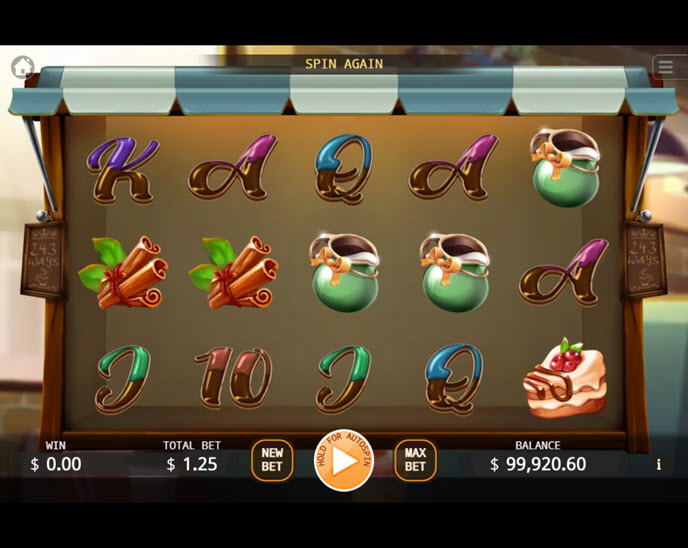The height and width of the screenshot is (548, 688).
Task: Open the hamburger menu
Action: [666, 67]
